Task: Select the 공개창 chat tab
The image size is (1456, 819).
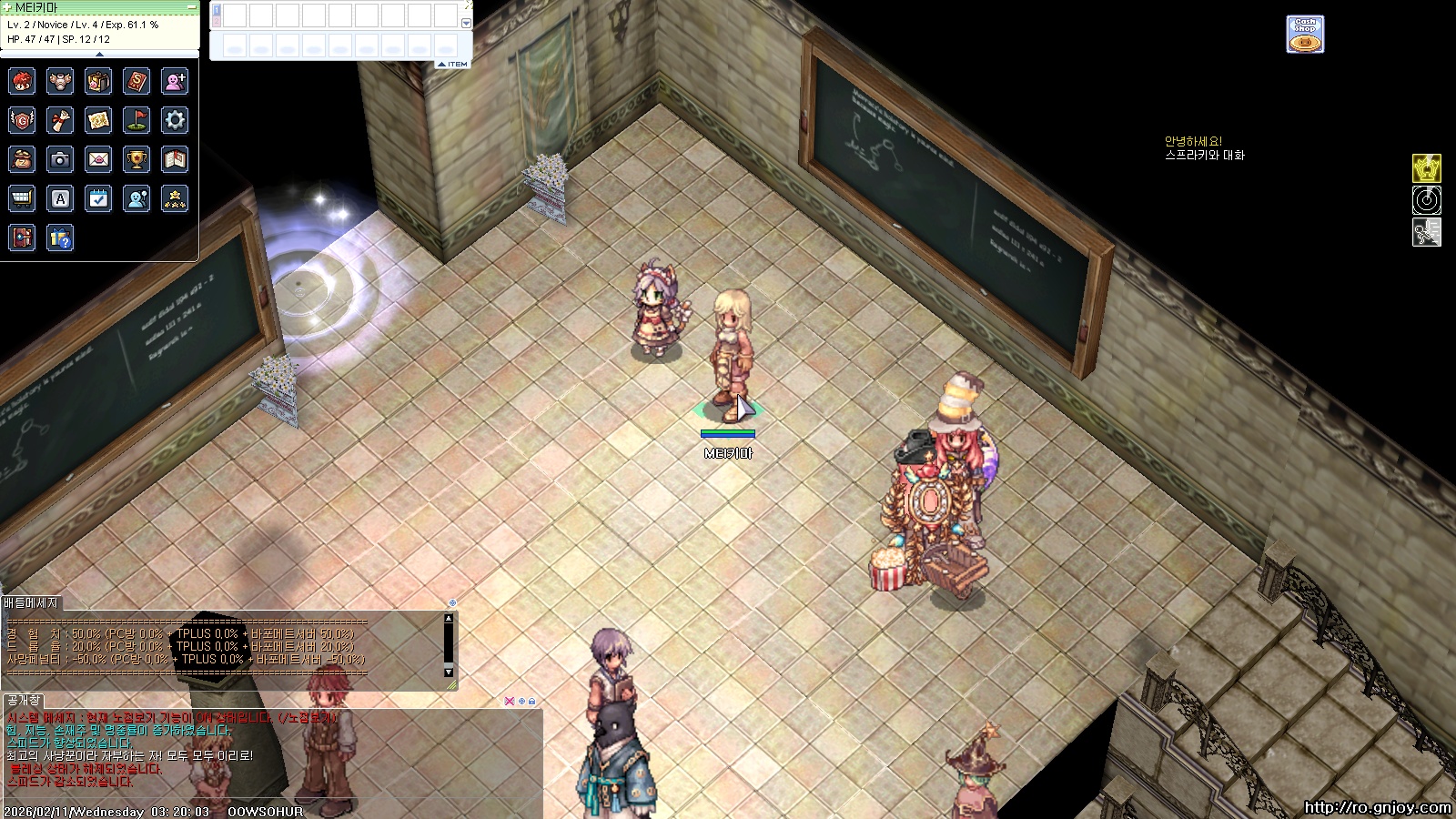Action: pyautogui.click(x=23, y=700)
